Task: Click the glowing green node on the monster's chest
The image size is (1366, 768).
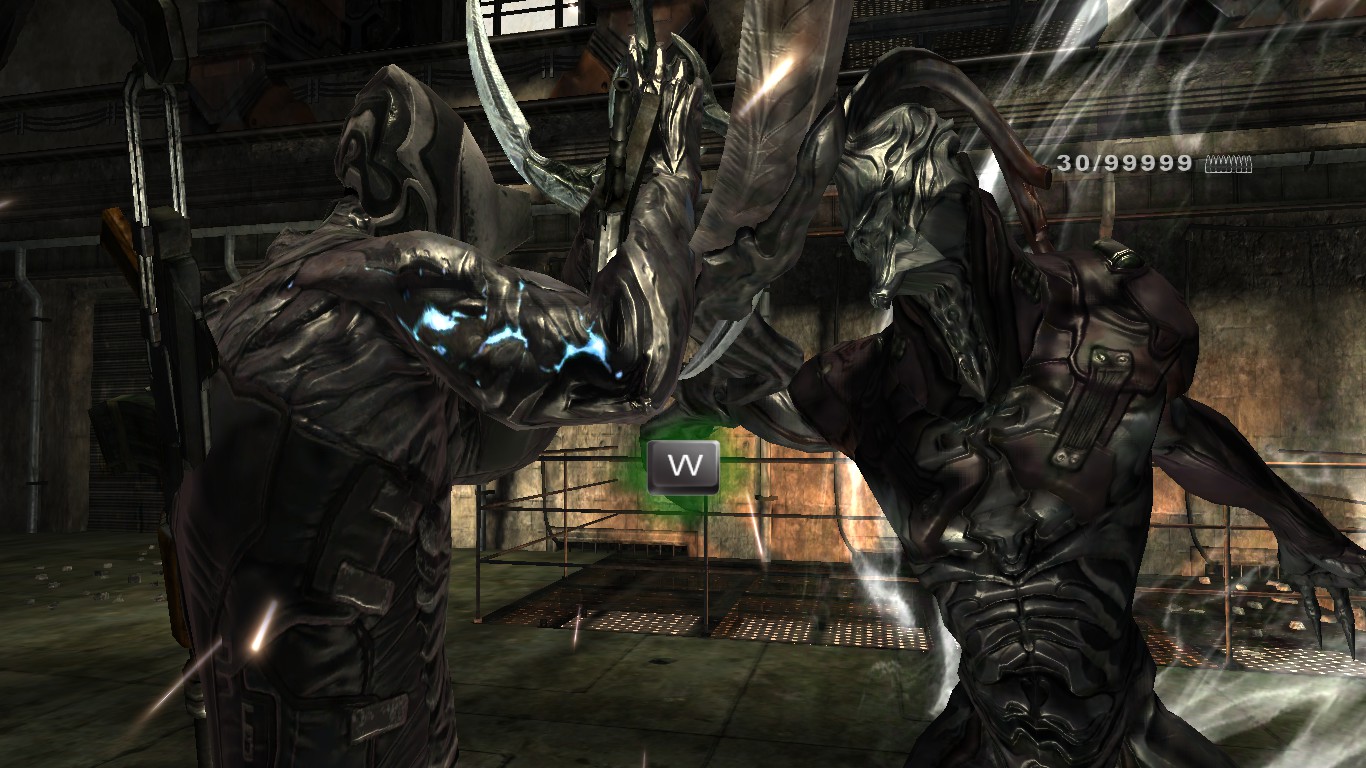Action: coord(1125,258)
